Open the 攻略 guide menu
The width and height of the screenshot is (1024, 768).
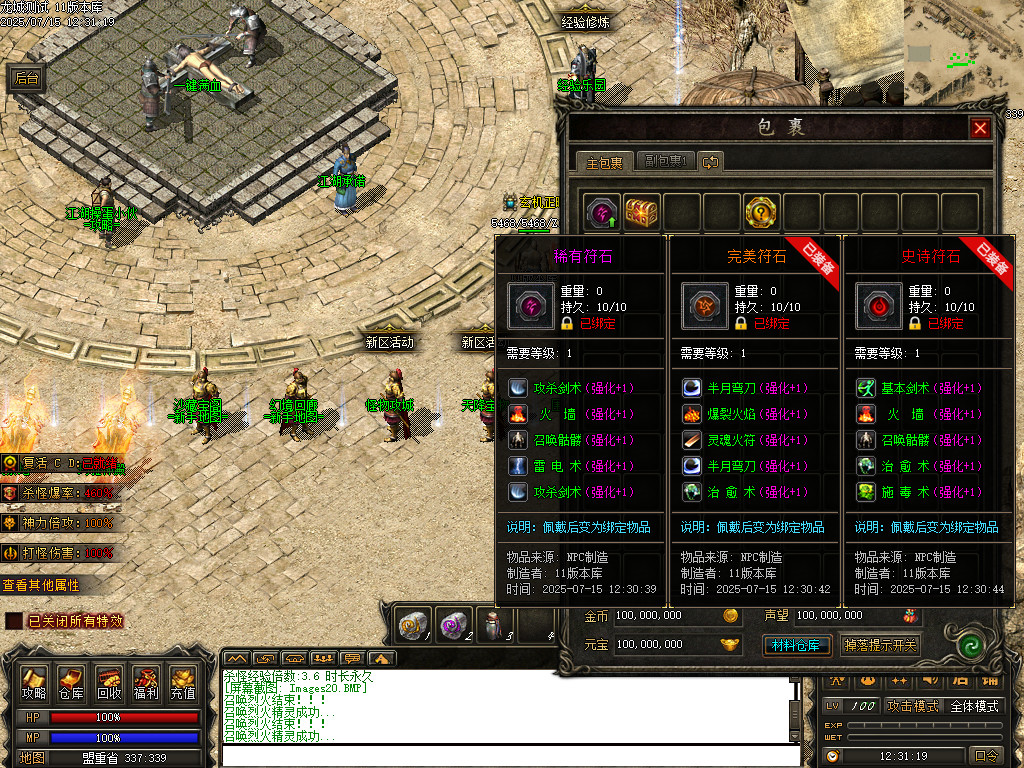(x=34, y=682)
